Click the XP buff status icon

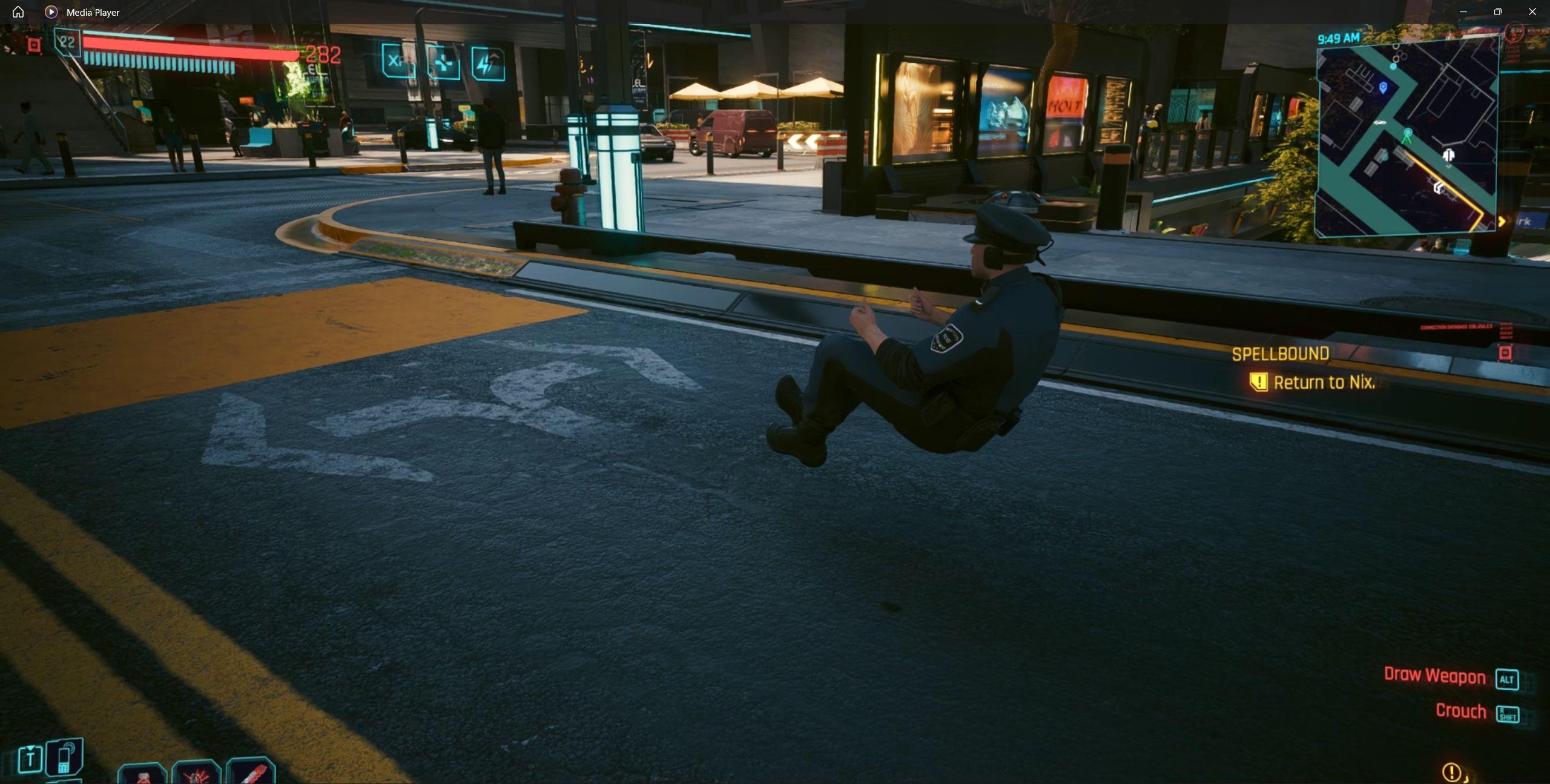[398, 61]
